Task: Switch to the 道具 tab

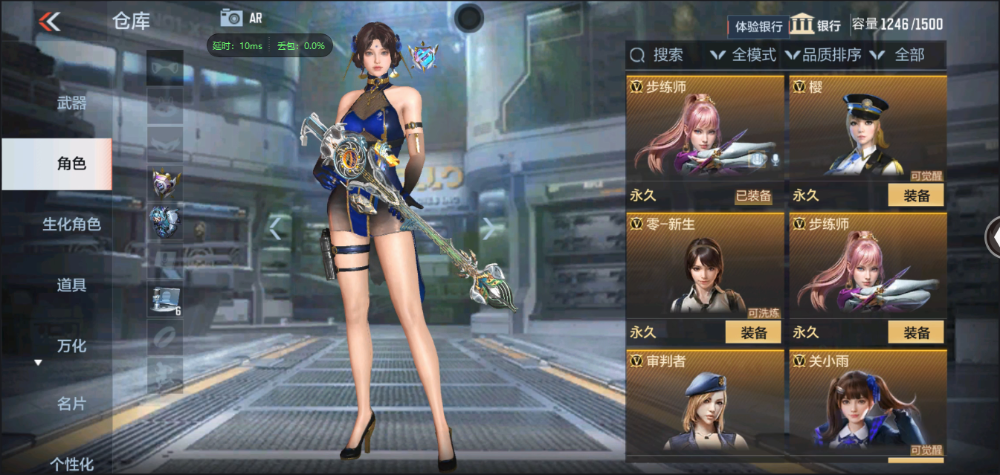Action: [x=71, y=285]
